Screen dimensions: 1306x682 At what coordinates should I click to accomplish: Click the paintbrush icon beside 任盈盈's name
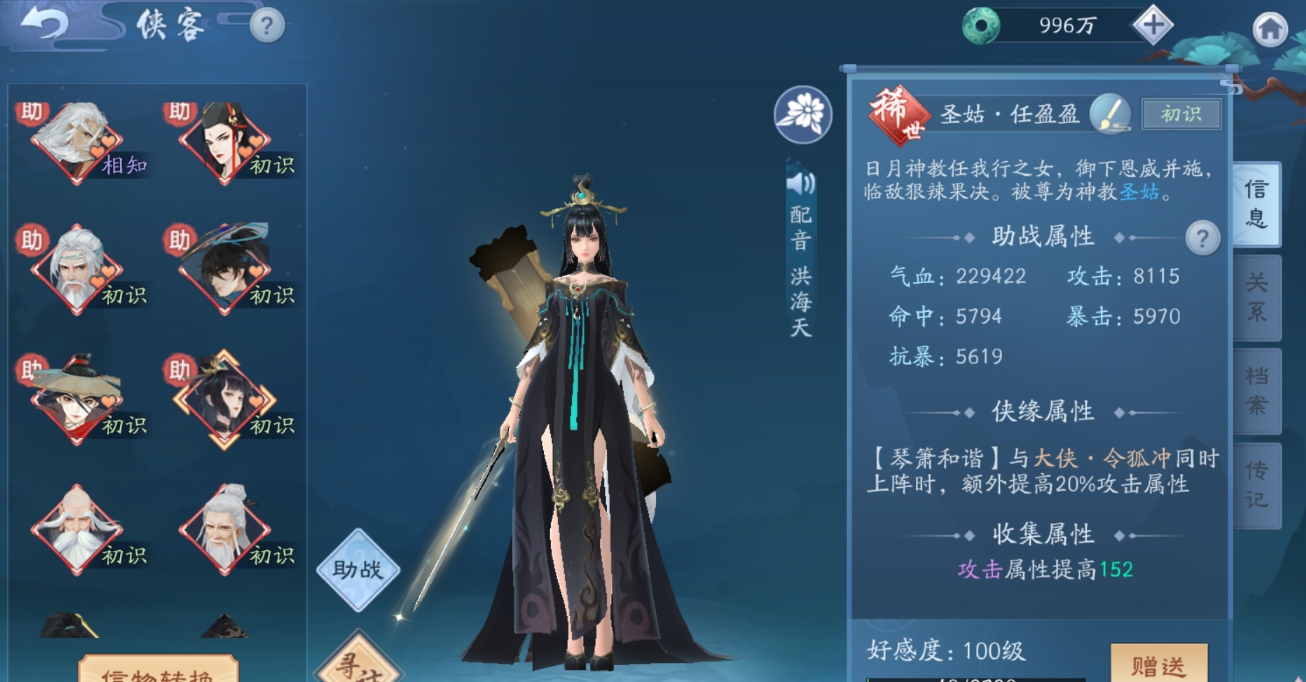[x=1109, y=113]
